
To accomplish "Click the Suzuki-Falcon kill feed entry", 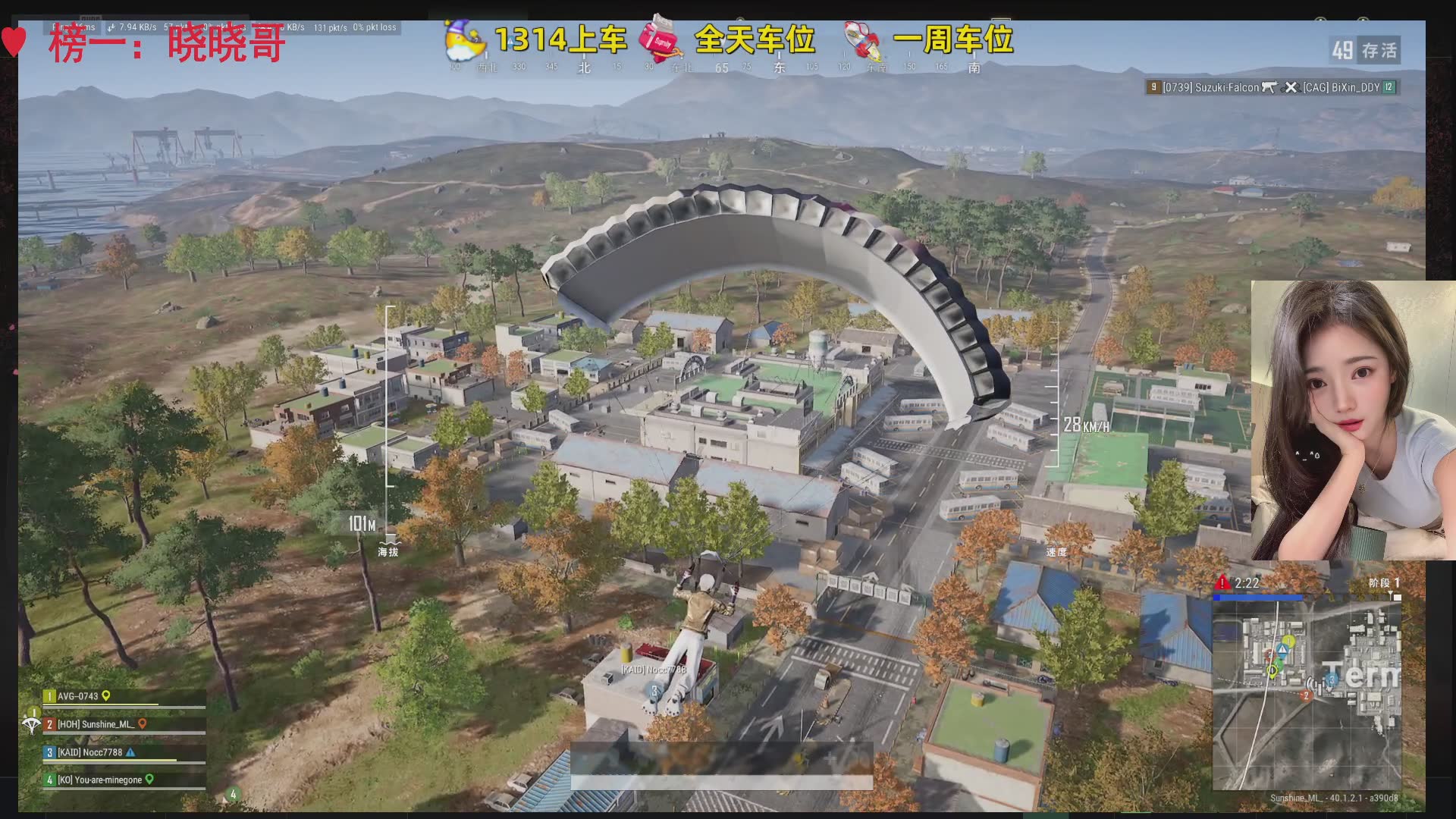I will 1210,88.
